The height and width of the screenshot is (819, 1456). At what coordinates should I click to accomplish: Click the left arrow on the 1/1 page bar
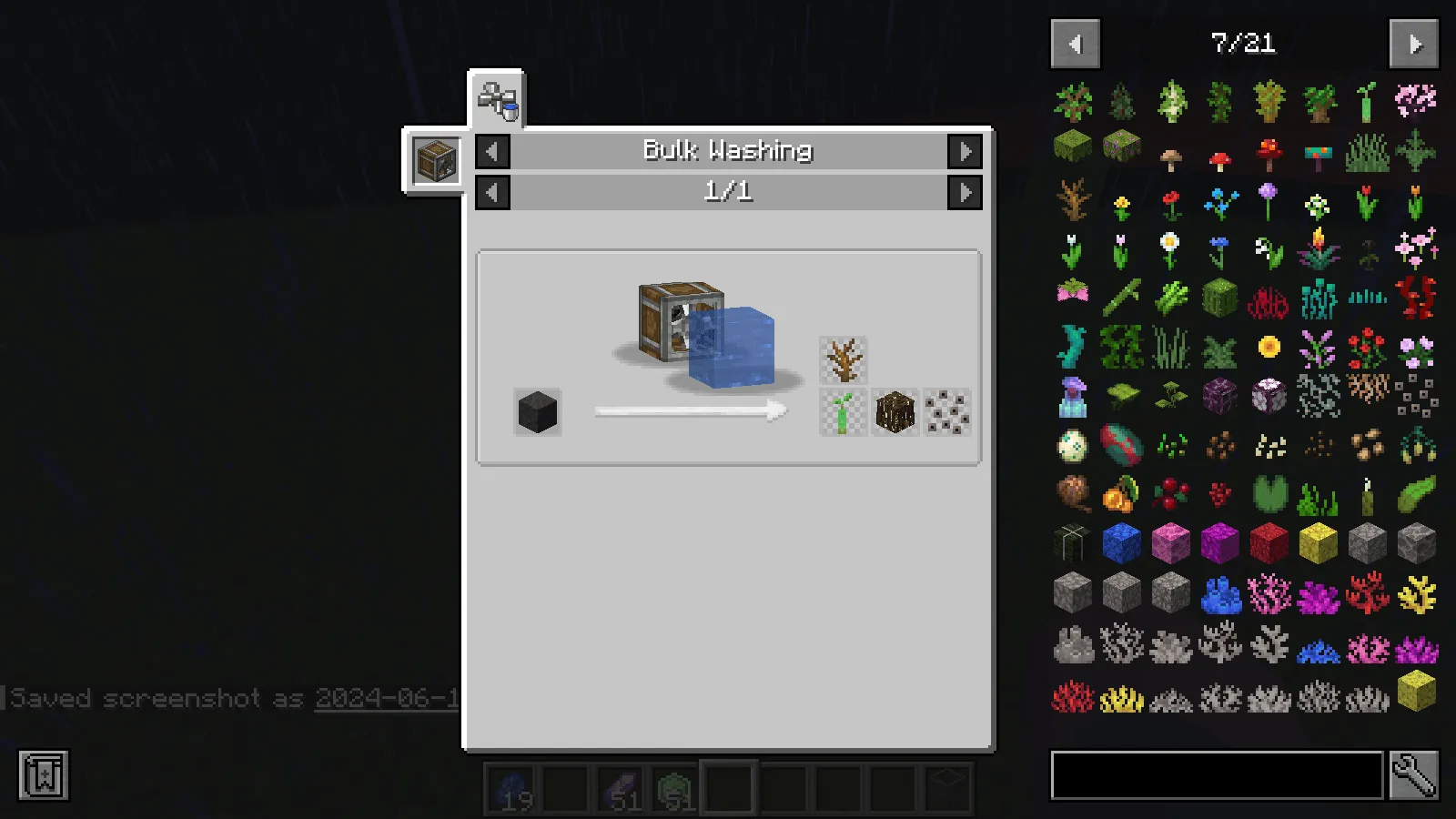click(490, 192)
